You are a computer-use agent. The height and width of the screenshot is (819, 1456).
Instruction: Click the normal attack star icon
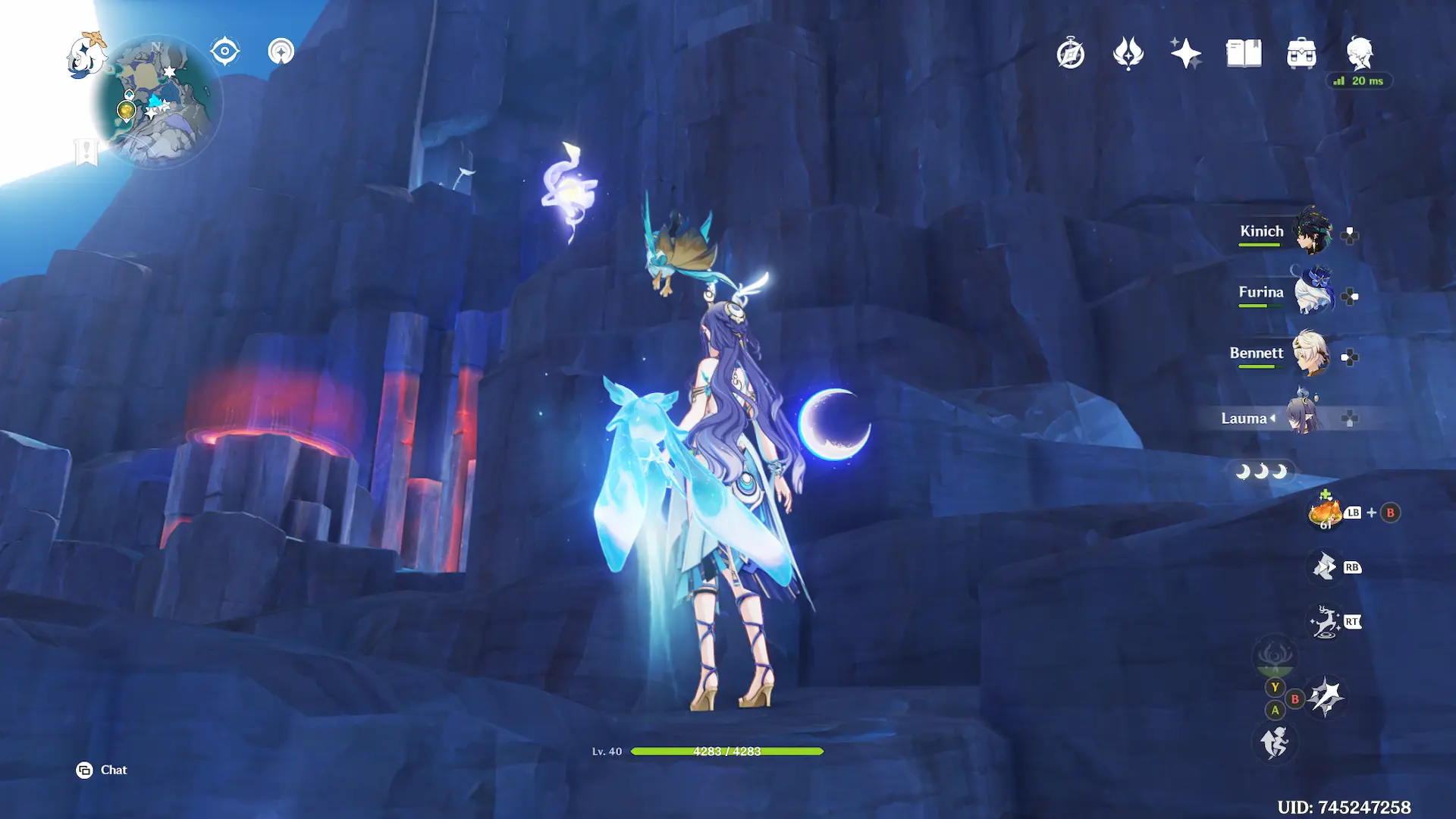(1326, 697)
